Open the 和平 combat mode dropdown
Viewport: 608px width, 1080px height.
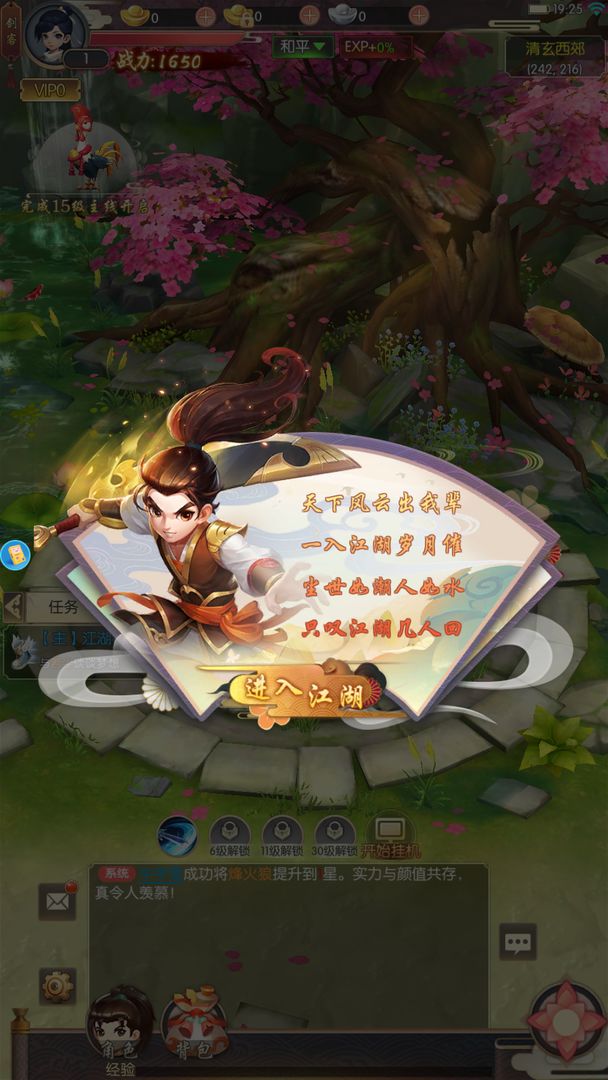pyautogui.click(x=303, y=46)
